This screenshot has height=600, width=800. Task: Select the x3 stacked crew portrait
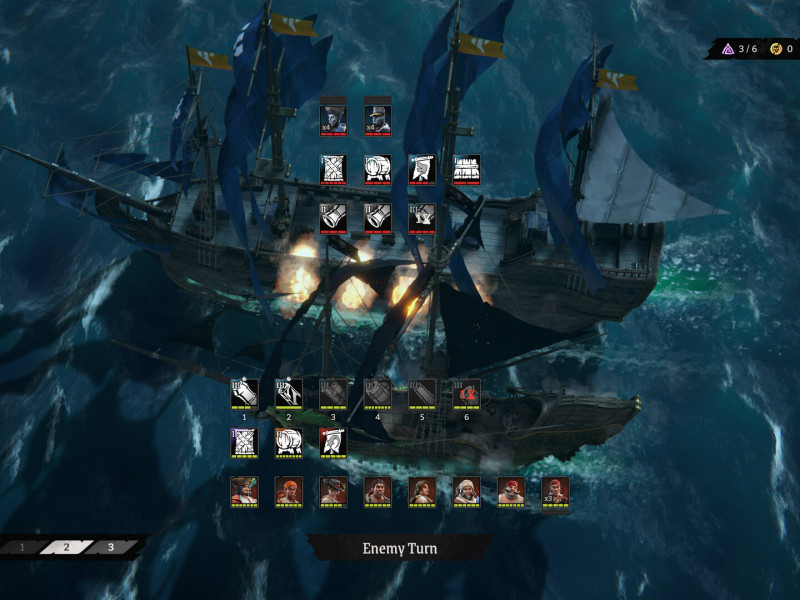555,490
